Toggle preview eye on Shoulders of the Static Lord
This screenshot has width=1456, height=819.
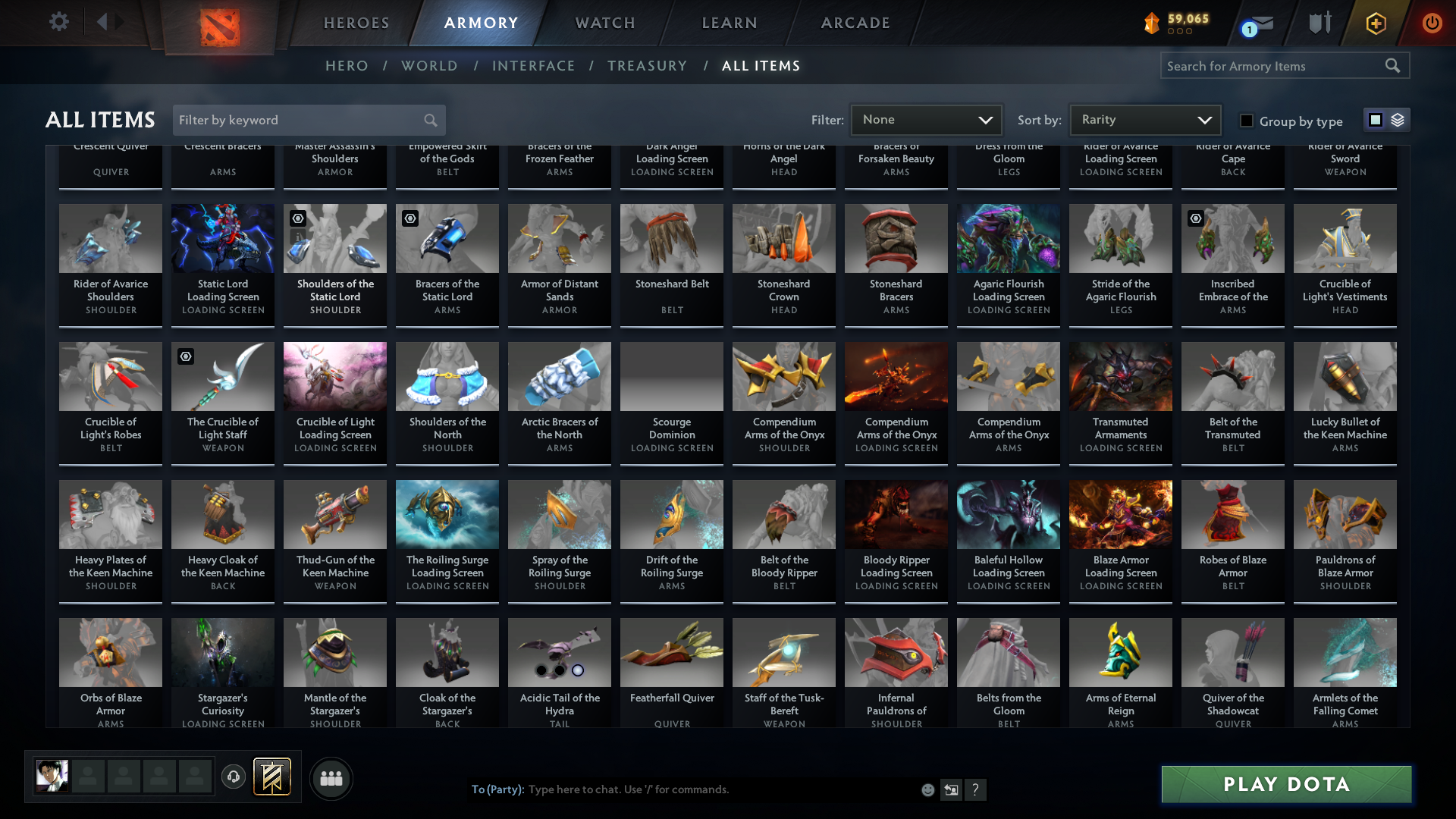[297, 218]
